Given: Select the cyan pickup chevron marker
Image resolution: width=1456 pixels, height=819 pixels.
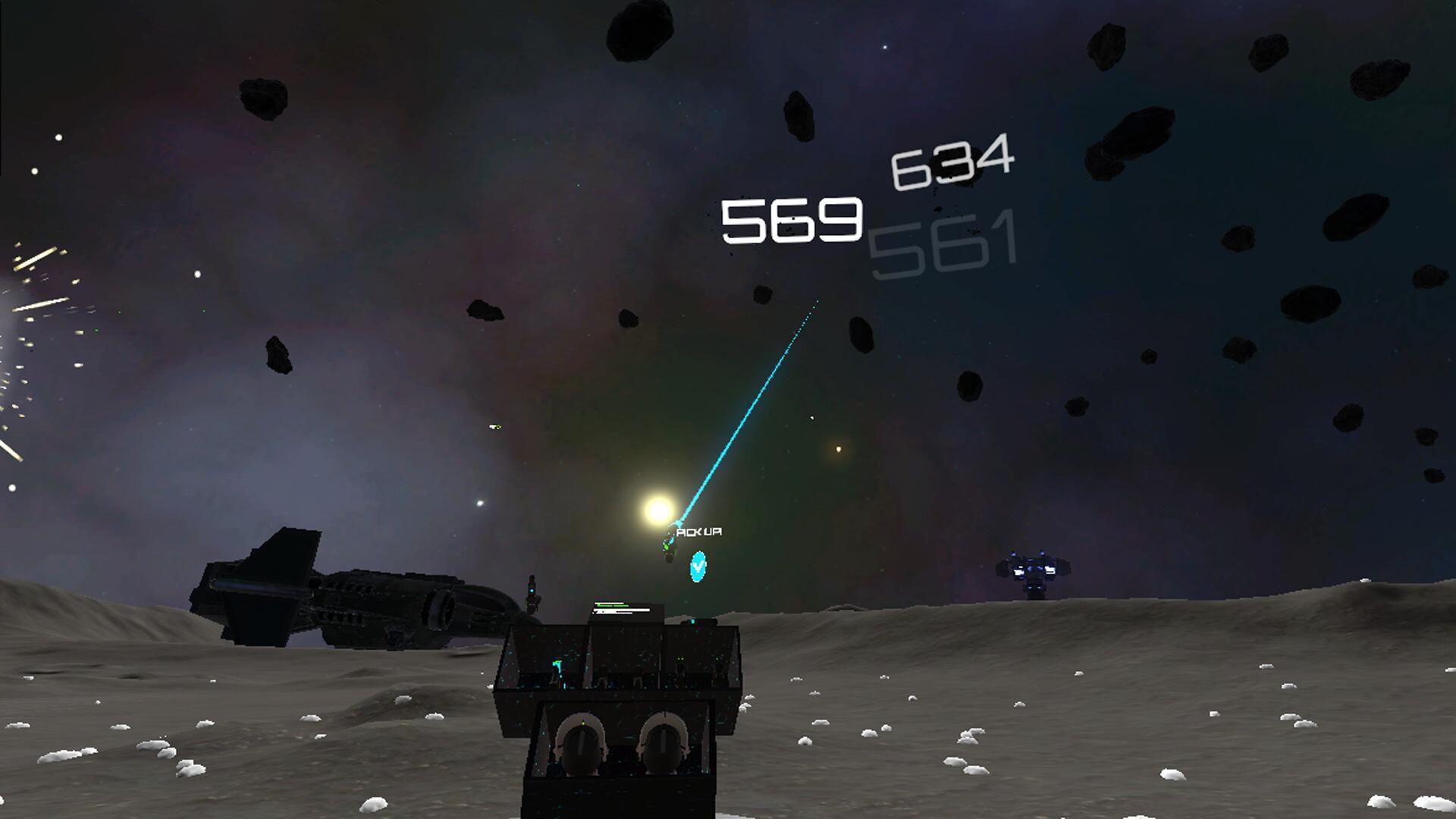Looking at the screenshot, I should [697, 567].
